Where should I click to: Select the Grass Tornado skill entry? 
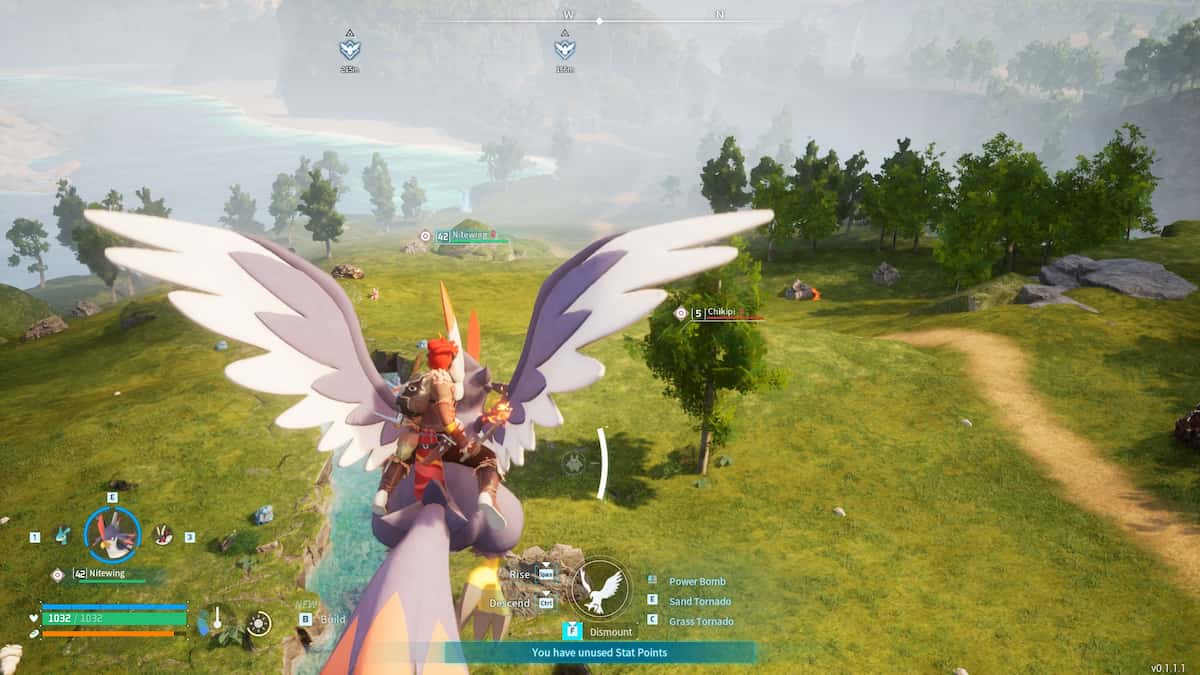point(700,621)
